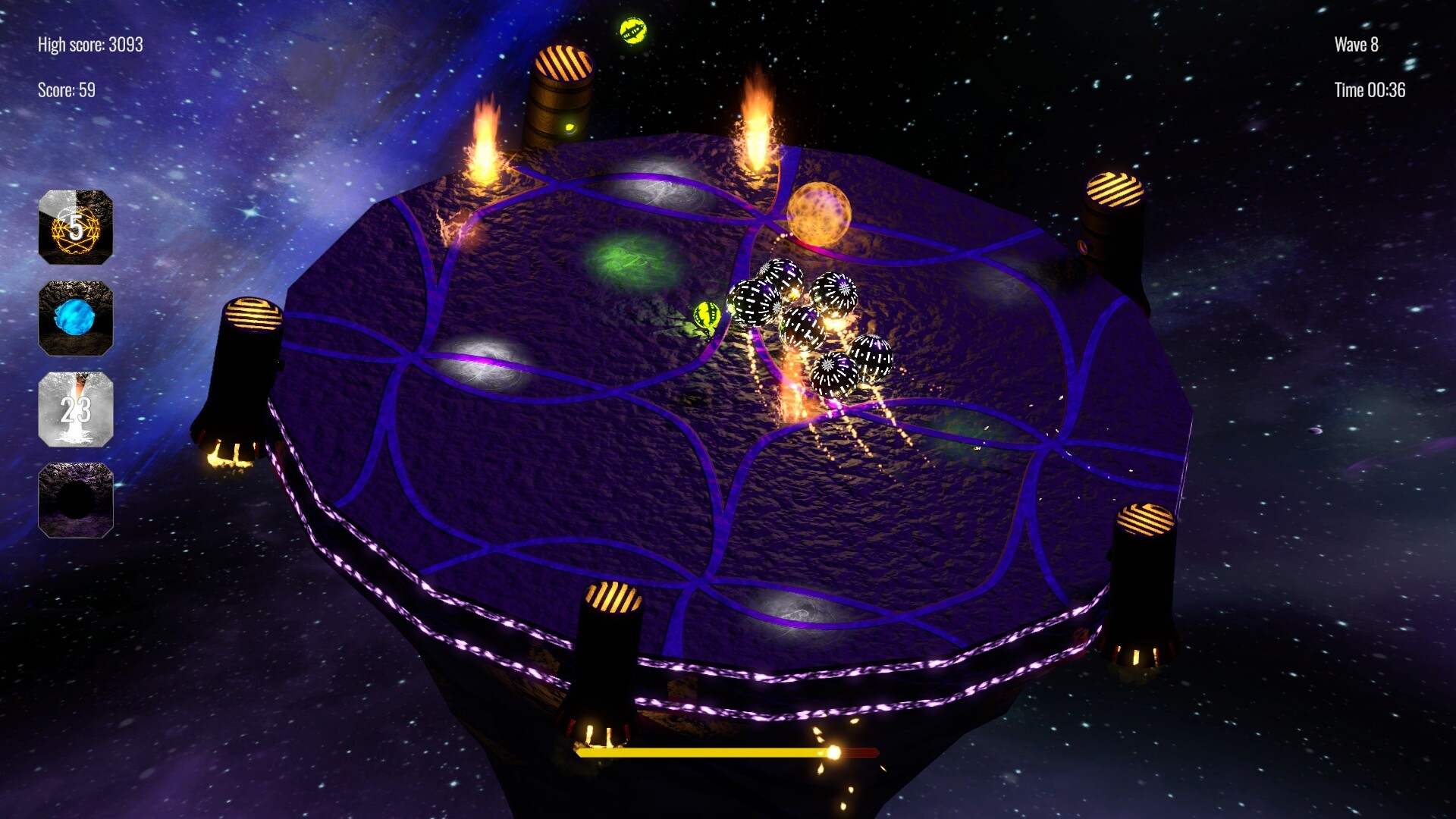Select the blue ice orb ability
1456x819 pixels.
[76, 318]
